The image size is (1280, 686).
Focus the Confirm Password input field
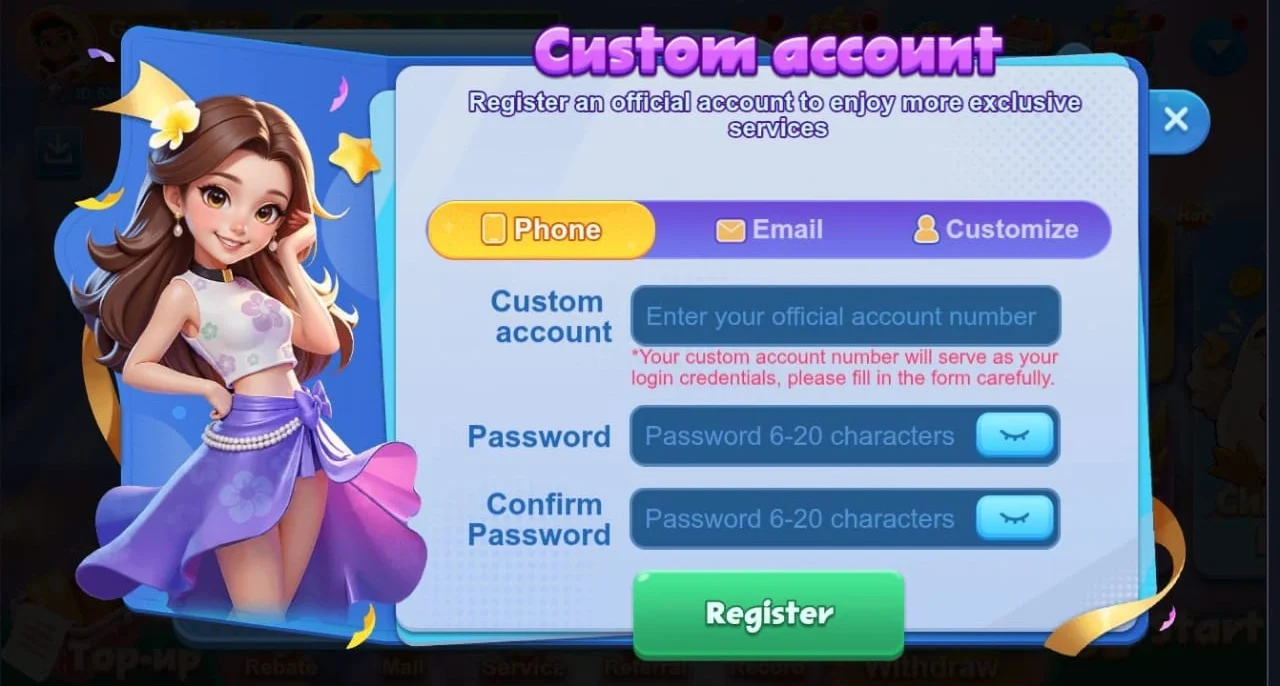800,519
